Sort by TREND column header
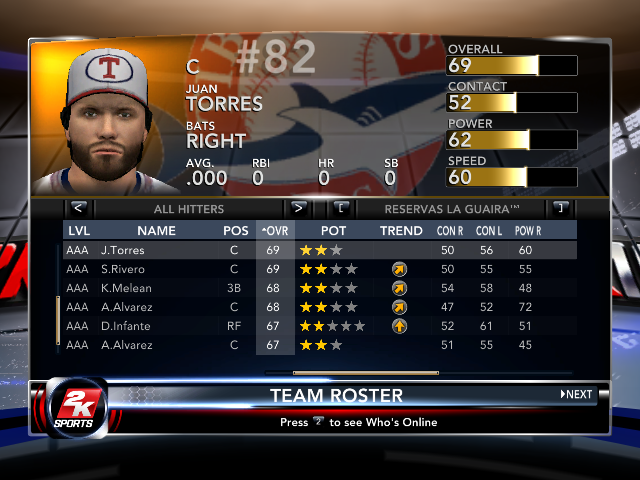The image size is (640, 480). (x=402, y=231)
